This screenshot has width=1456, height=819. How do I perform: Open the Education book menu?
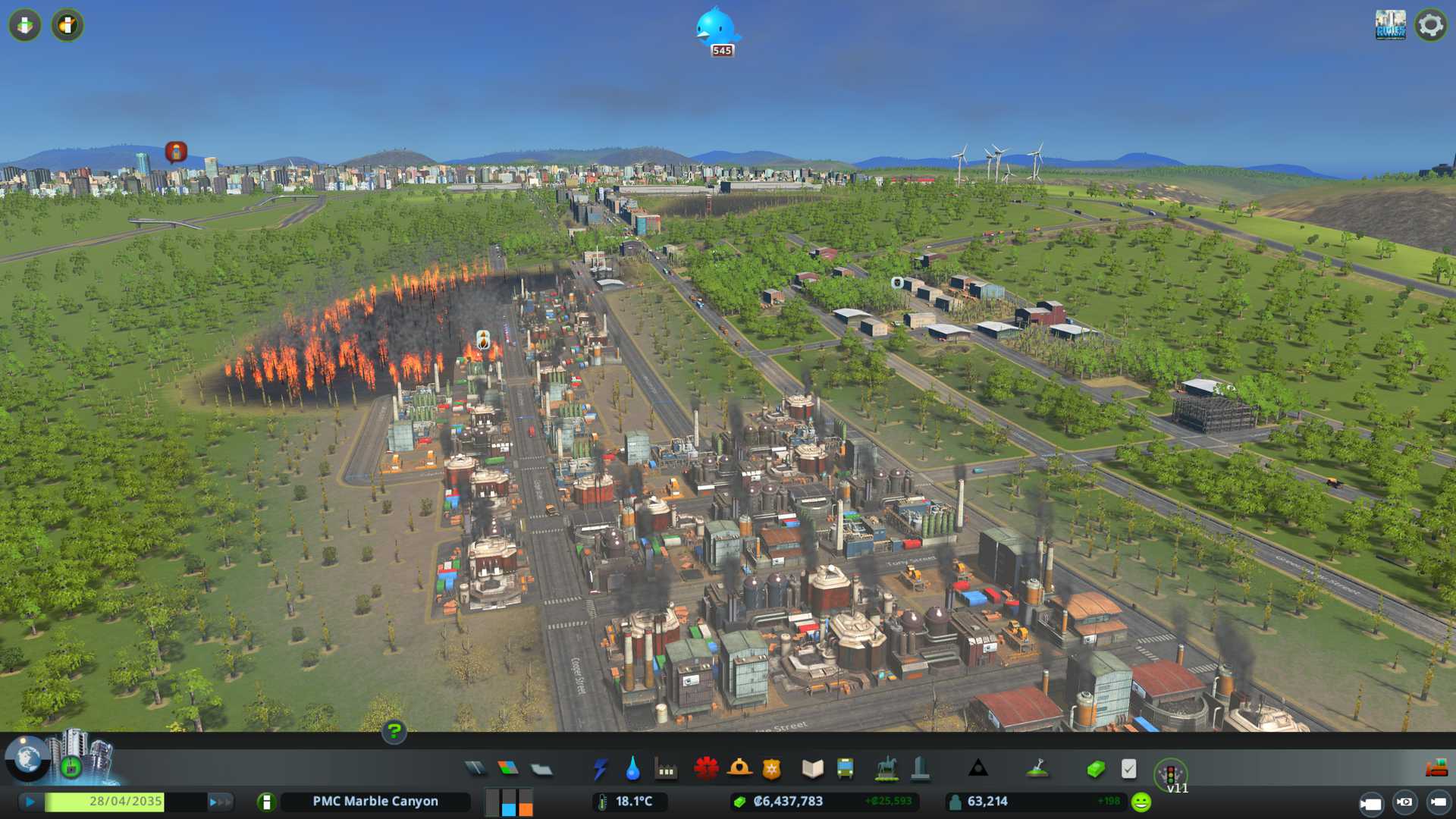(x=812, y=769)
